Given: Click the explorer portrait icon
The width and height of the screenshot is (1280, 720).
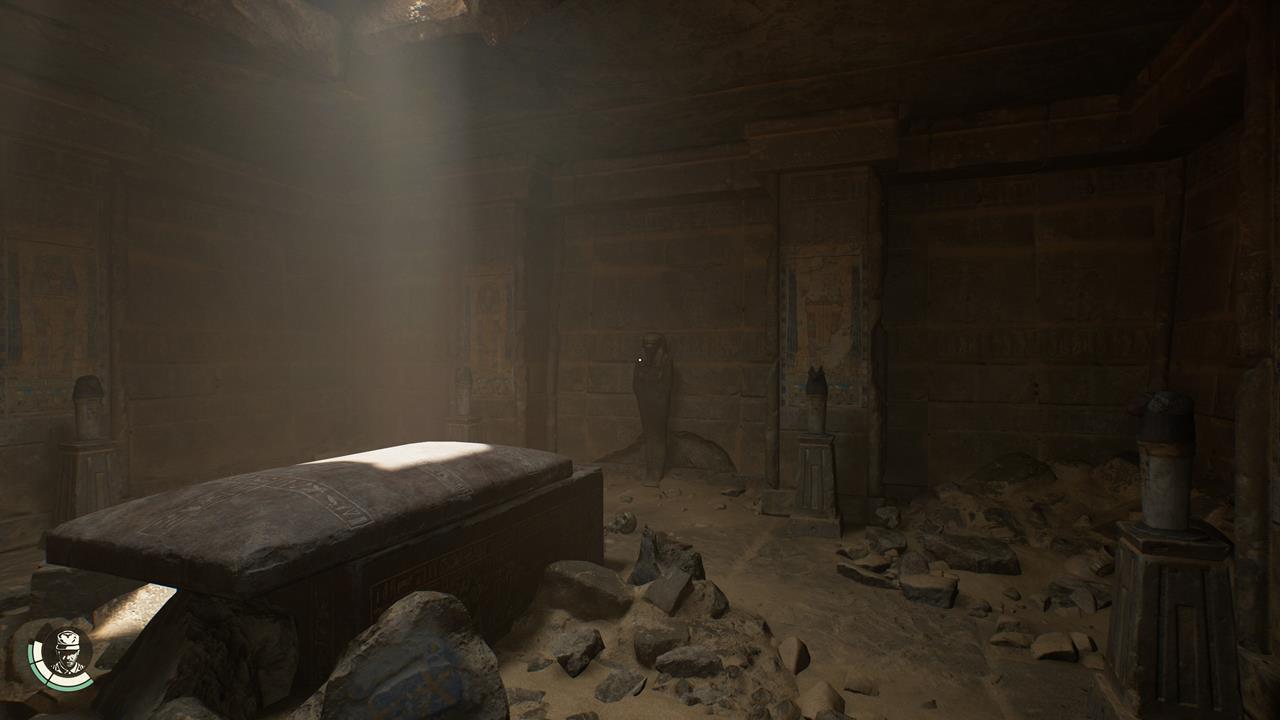Looking at the screenshot, I should [x=66, y=659].
